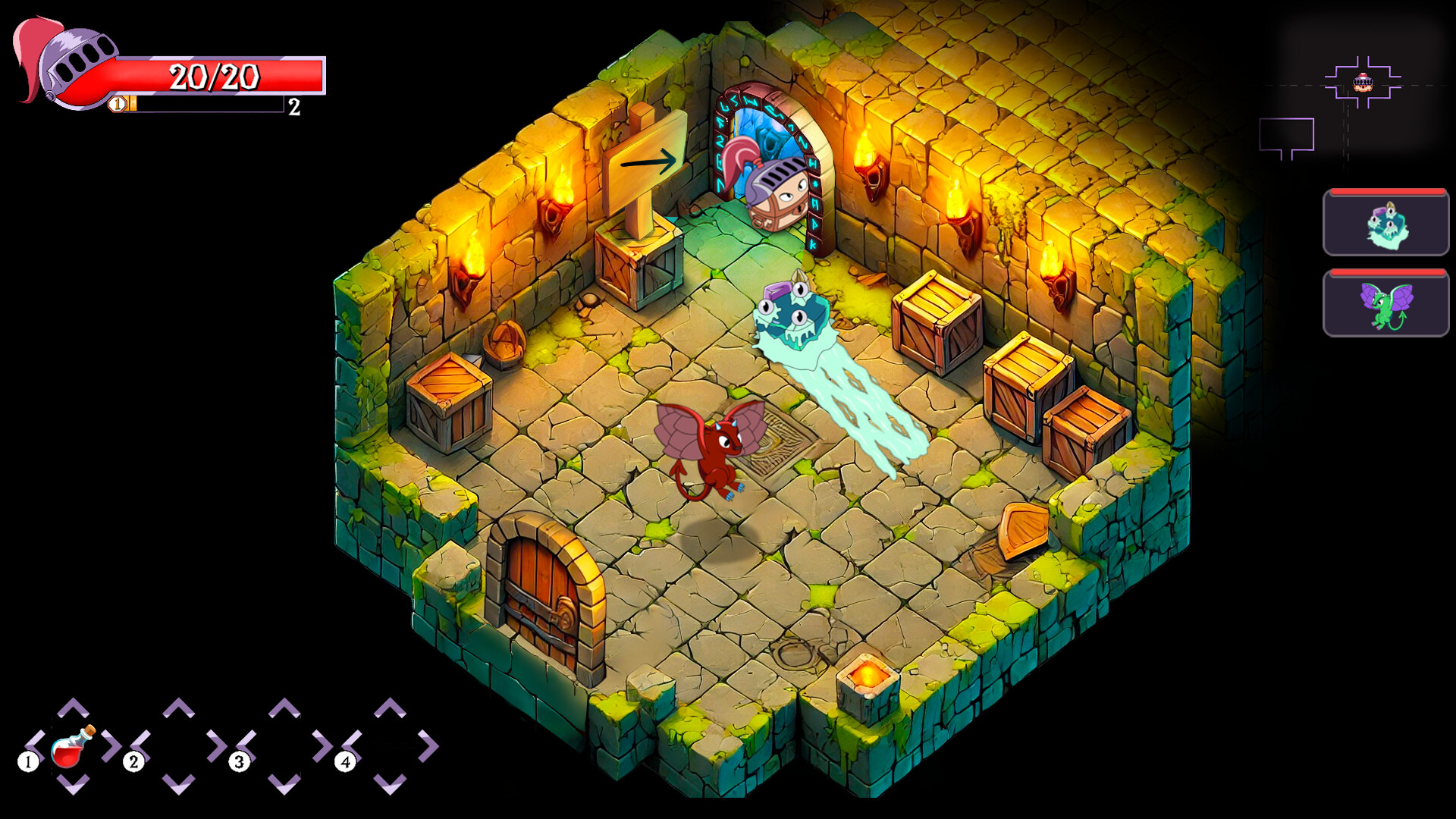1456x819 pixels.
Task: Click the unexplored room outline on the minimap
Action: pos(1285,133)
